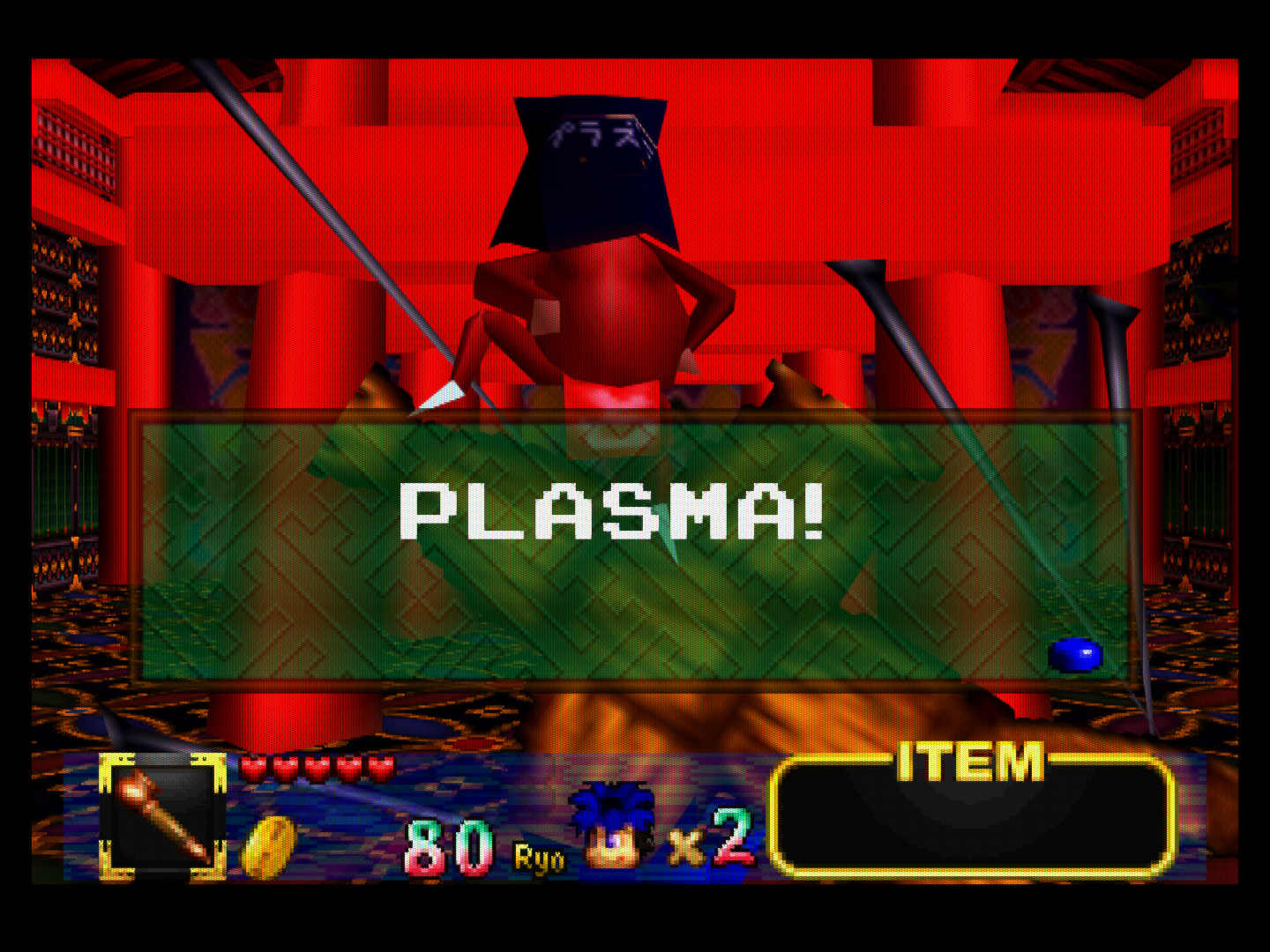Click the gold Ryo coin icon
Viewport: 1270px width, 952px height.
(268, 847)
